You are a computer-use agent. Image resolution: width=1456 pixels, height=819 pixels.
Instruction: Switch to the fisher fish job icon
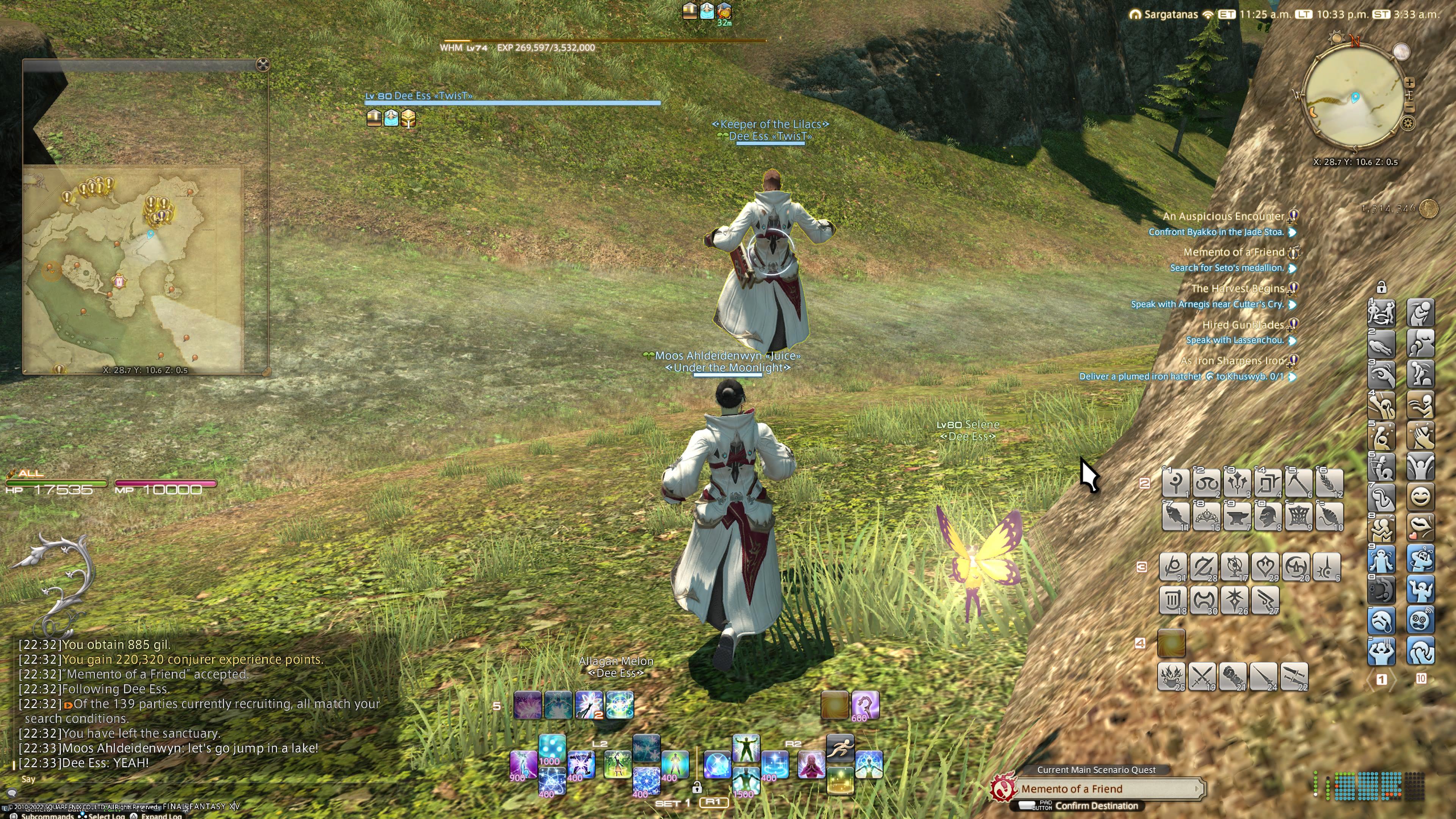1176,516
